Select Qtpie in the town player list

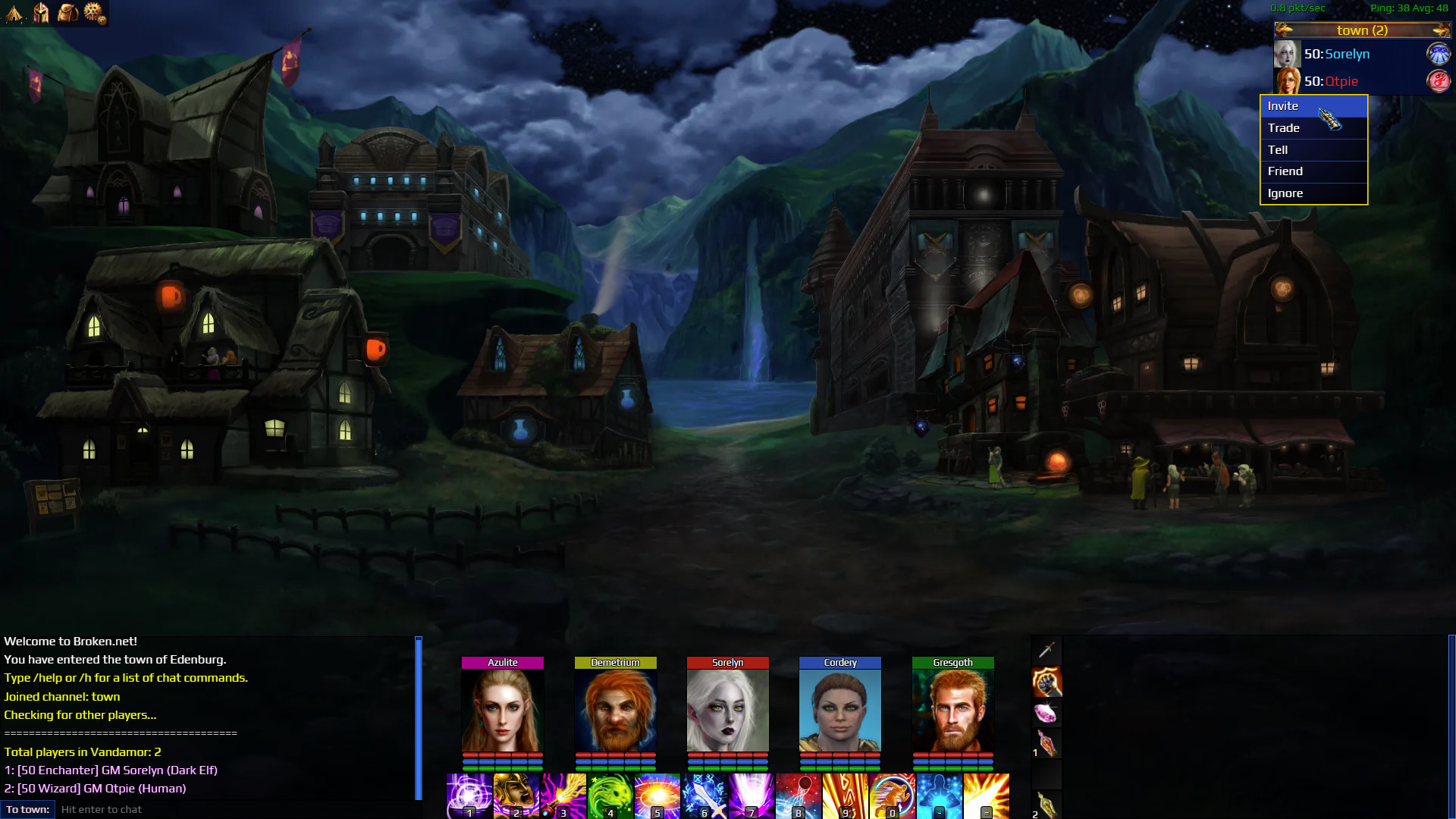1341,81
